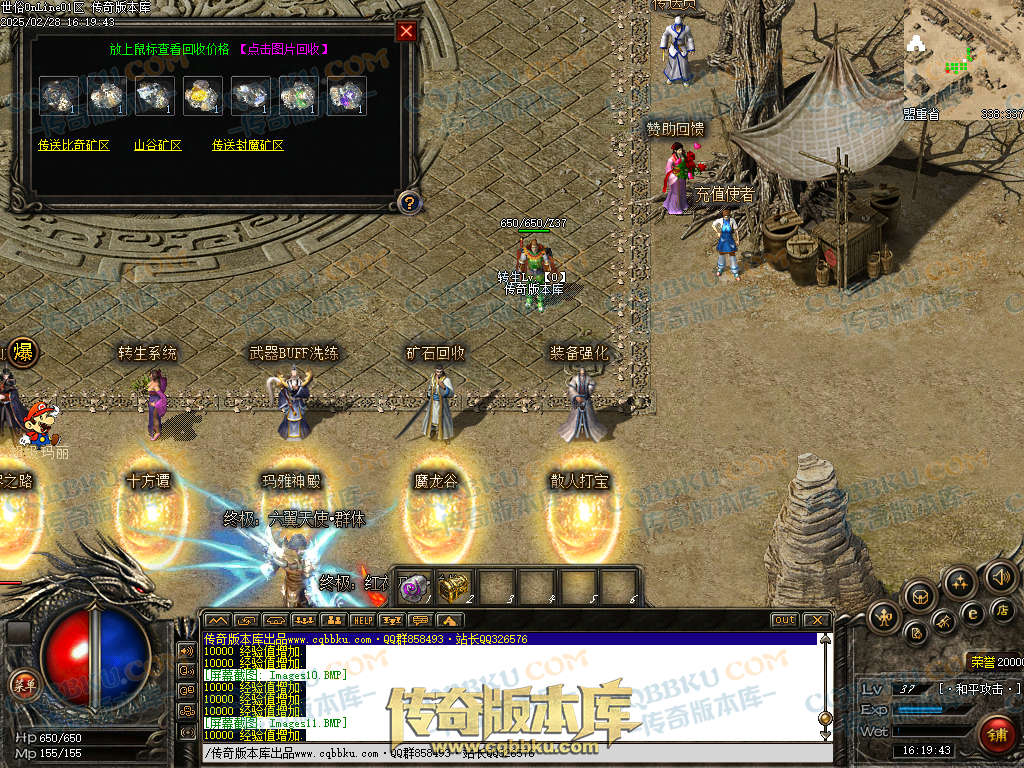This screenshot has width=1024, height=768.
Task: Click the 传送比奇矿区 teleport link
Action: [x=74, y=145]
